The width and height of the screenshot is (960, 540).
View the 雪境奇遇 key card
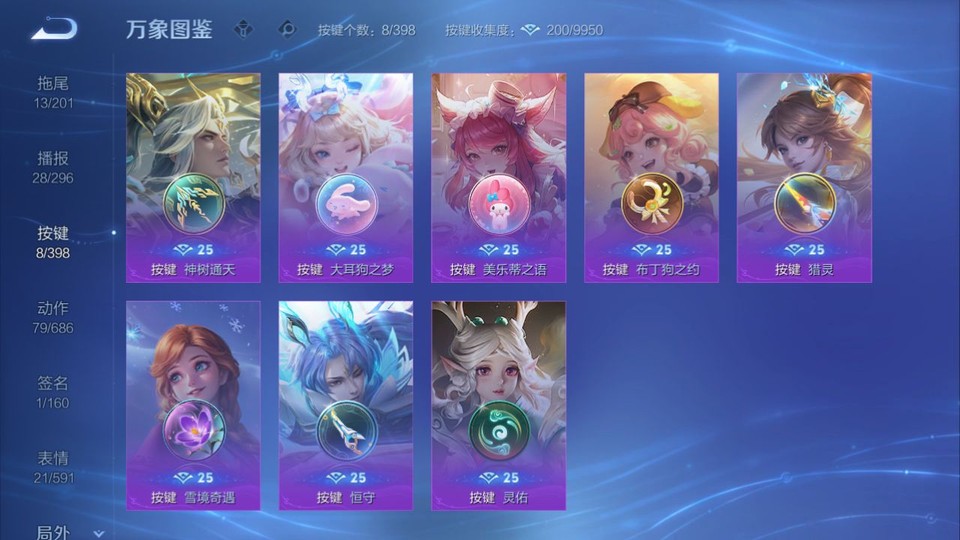click(x=193, y=405)
